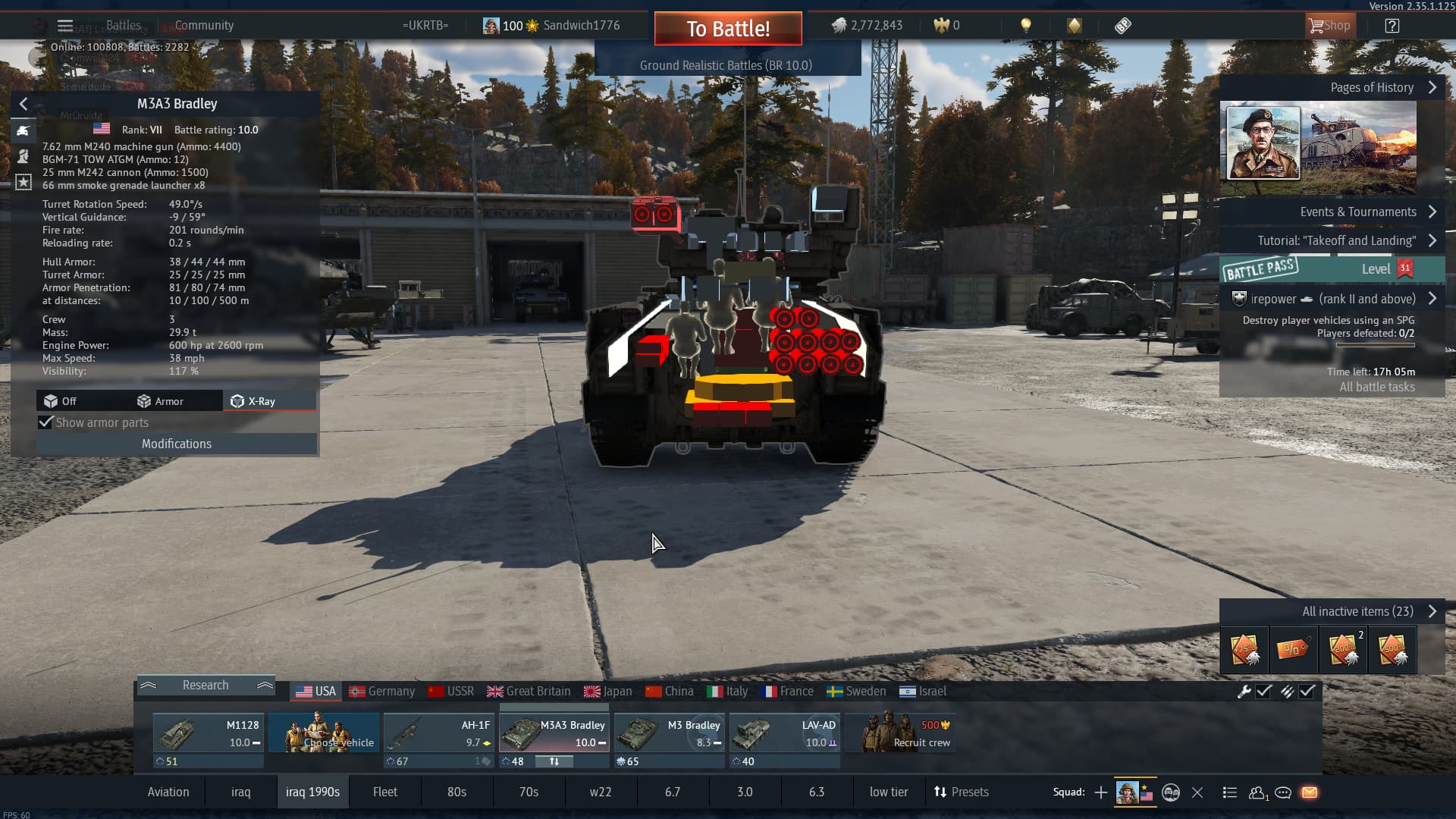Open the Shop

(x=1329, y=26)
